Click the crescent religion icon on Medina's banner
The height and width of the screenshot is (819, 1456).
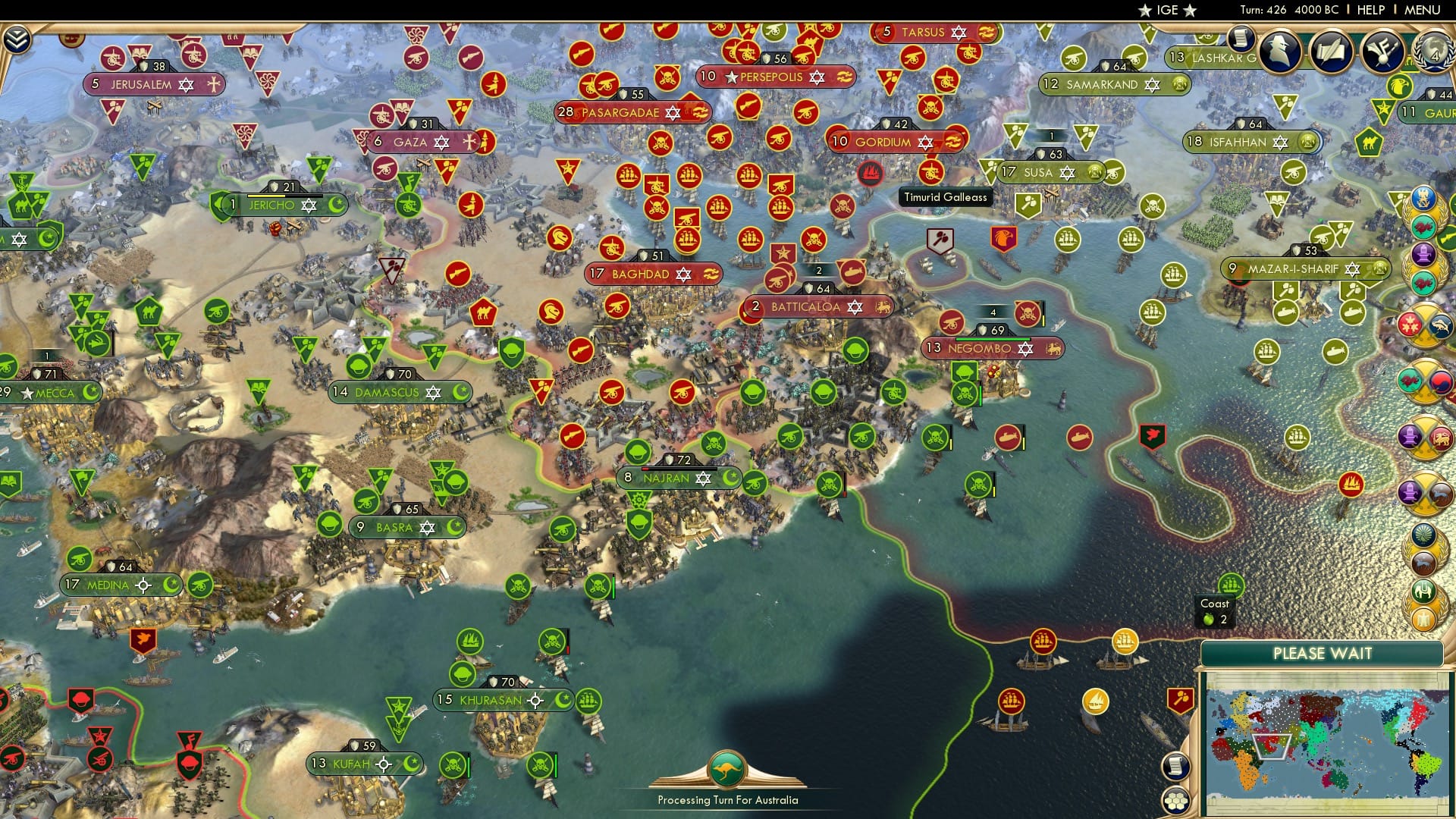[173, 585]
